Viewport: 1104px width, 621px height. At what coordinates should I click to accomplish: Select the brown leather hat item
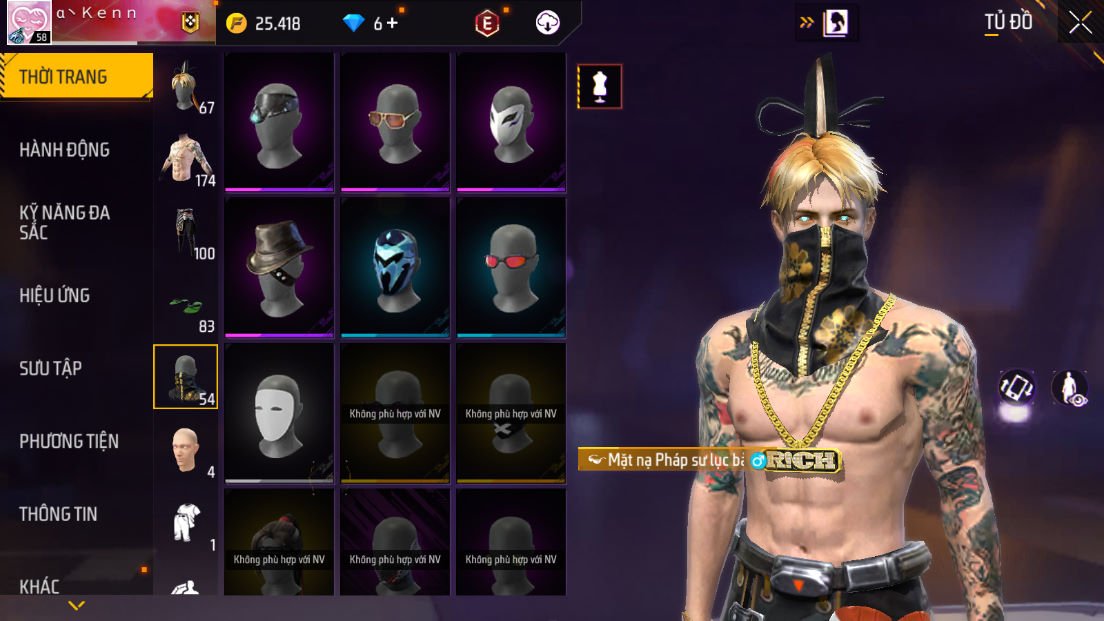pyautogui.click(x=279, y=266)
